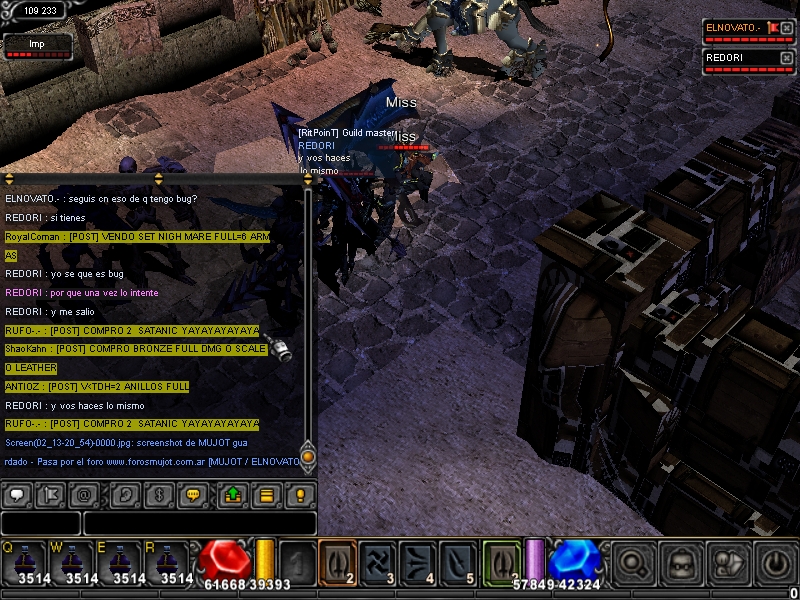Click the whisper target name field
The height and width of the screenshot is (600, 800).
(41, 523)
